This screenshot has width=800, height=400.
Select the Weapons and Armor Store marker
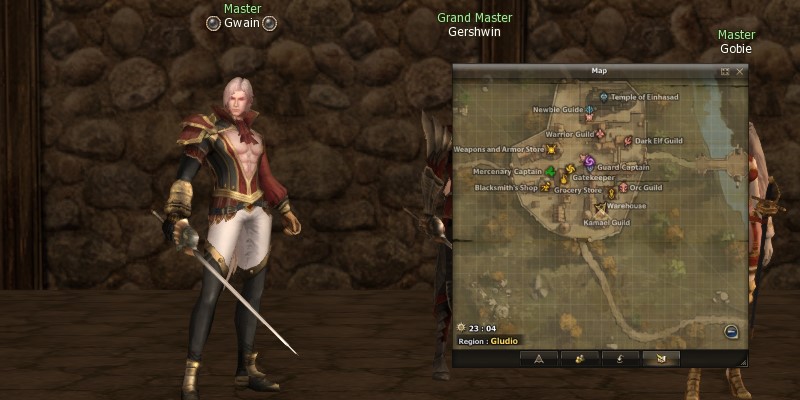coord(551,150)
